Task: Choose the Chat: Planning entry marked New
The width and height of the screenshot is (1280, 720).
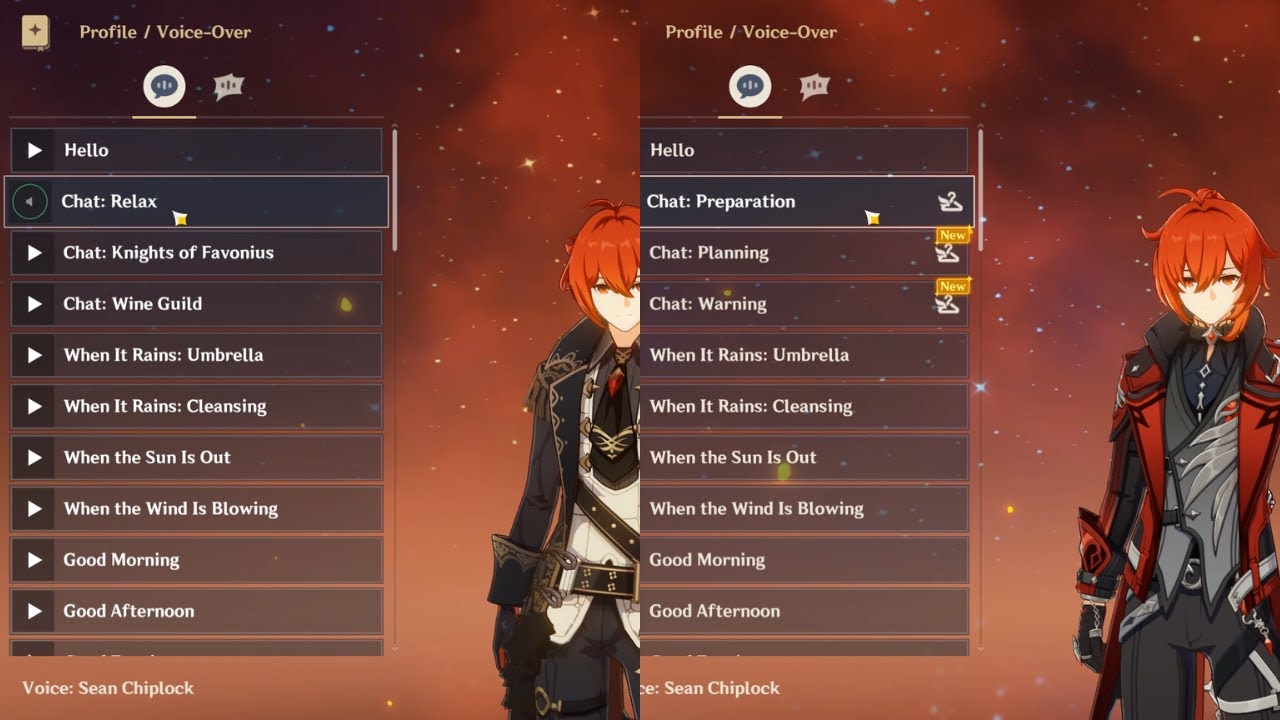Action: click(x=709, y=253)
